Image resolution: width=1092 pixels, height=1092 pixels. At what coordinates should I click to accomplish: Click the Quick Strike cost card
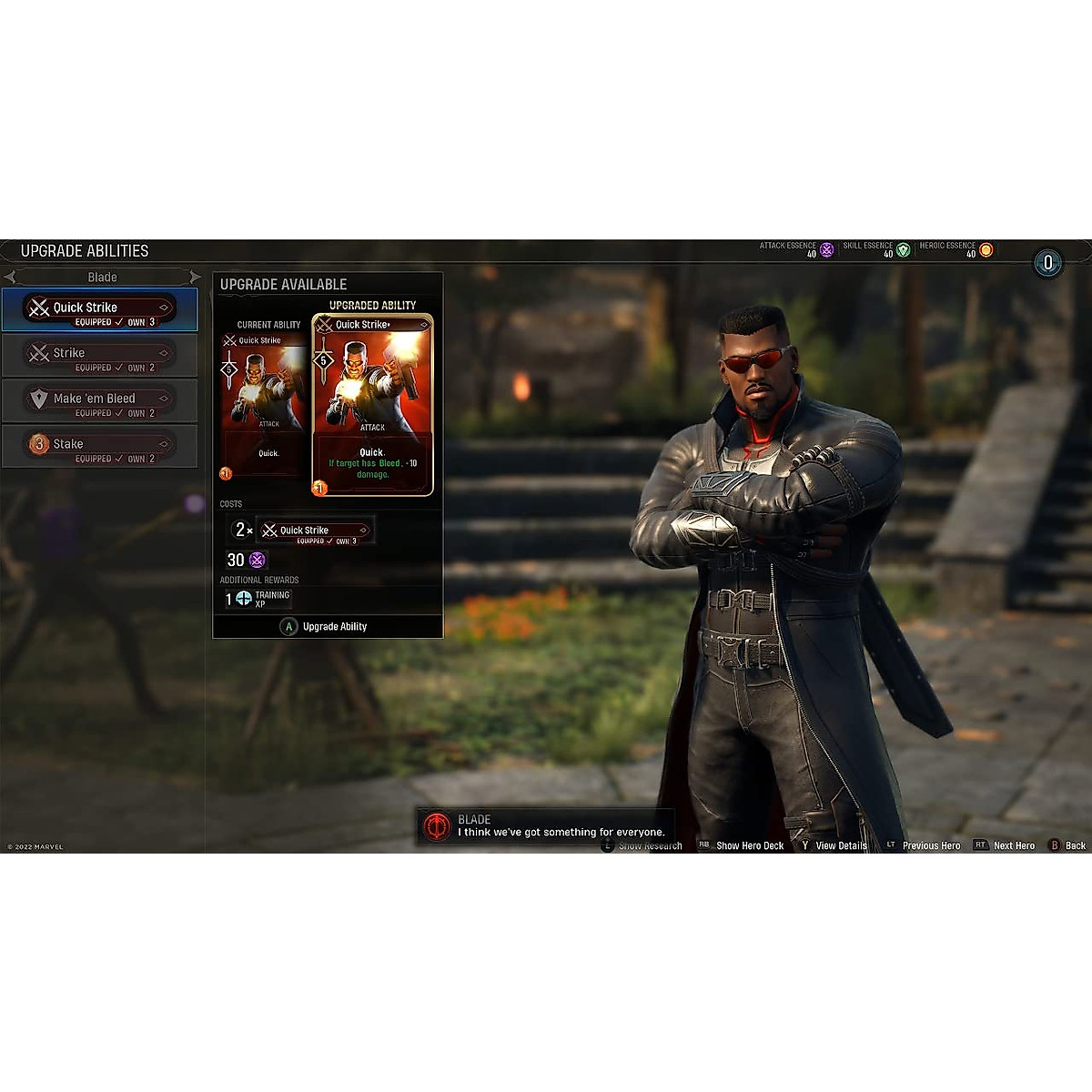pyautogui.click(x=315, y=531)
